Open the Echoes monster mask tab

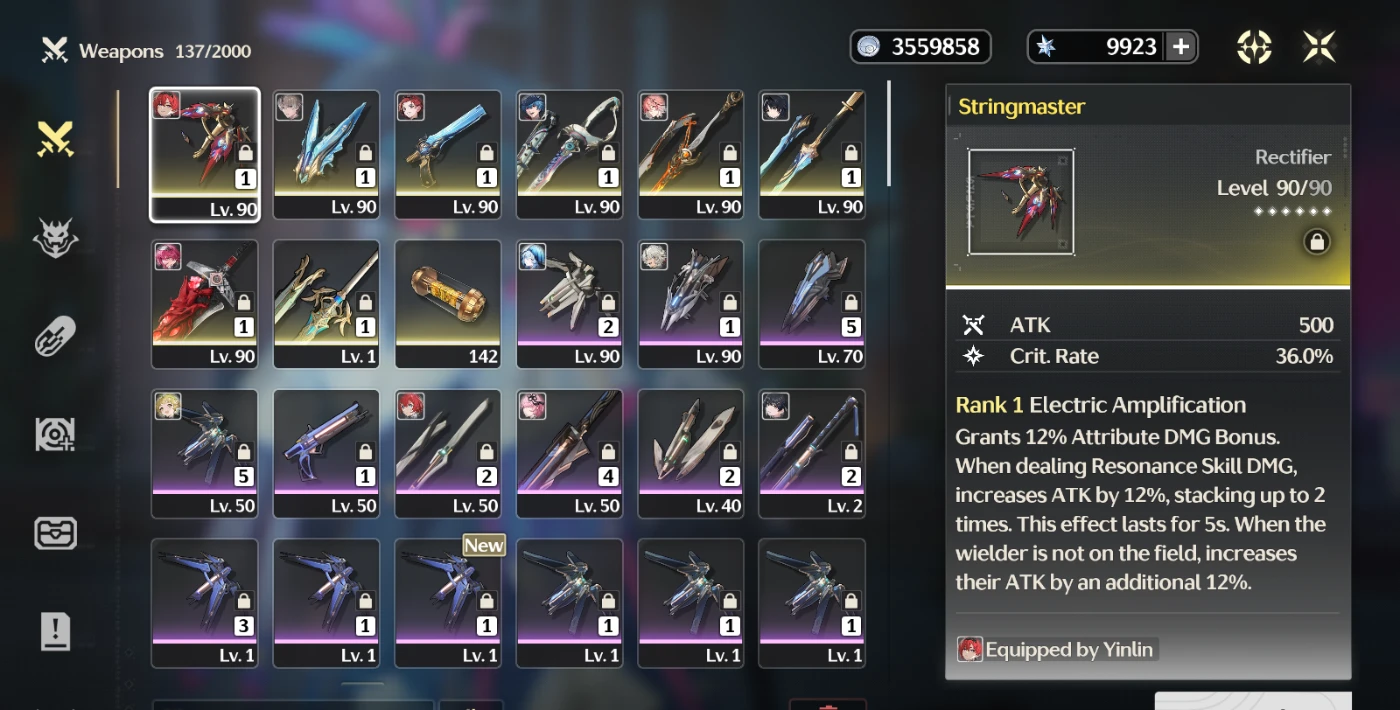[55, 238]
